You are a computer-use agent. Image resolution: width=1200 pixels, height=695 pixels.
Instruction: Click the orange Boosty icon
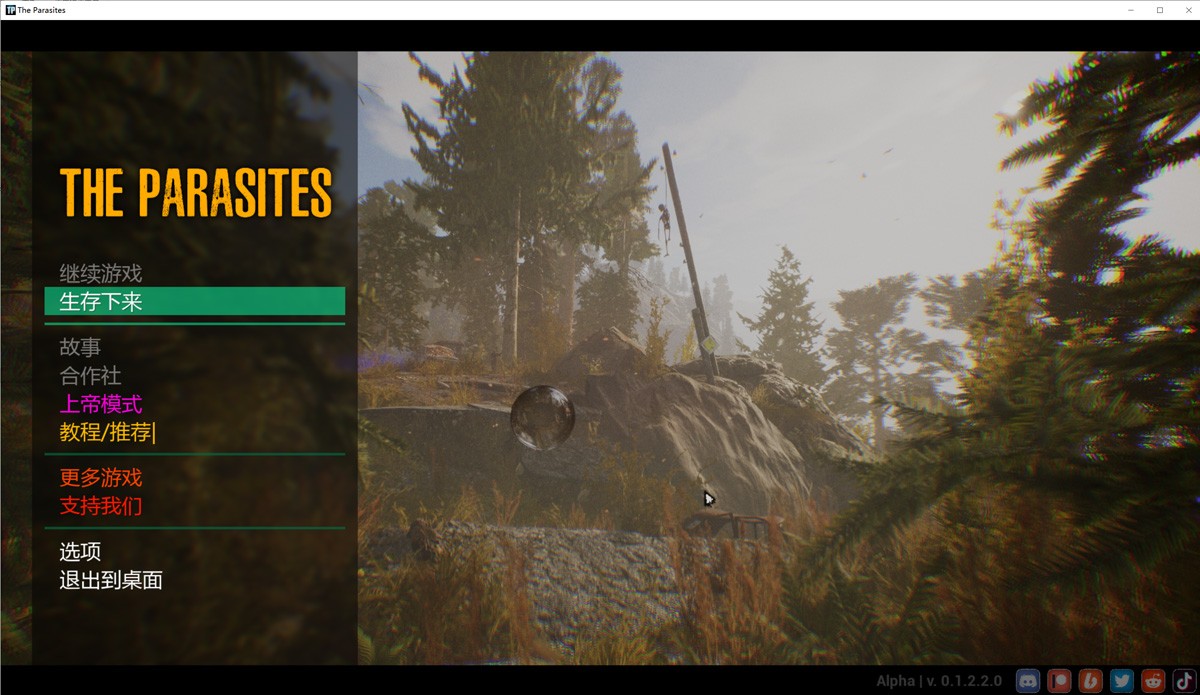(x=1090, y=681)
